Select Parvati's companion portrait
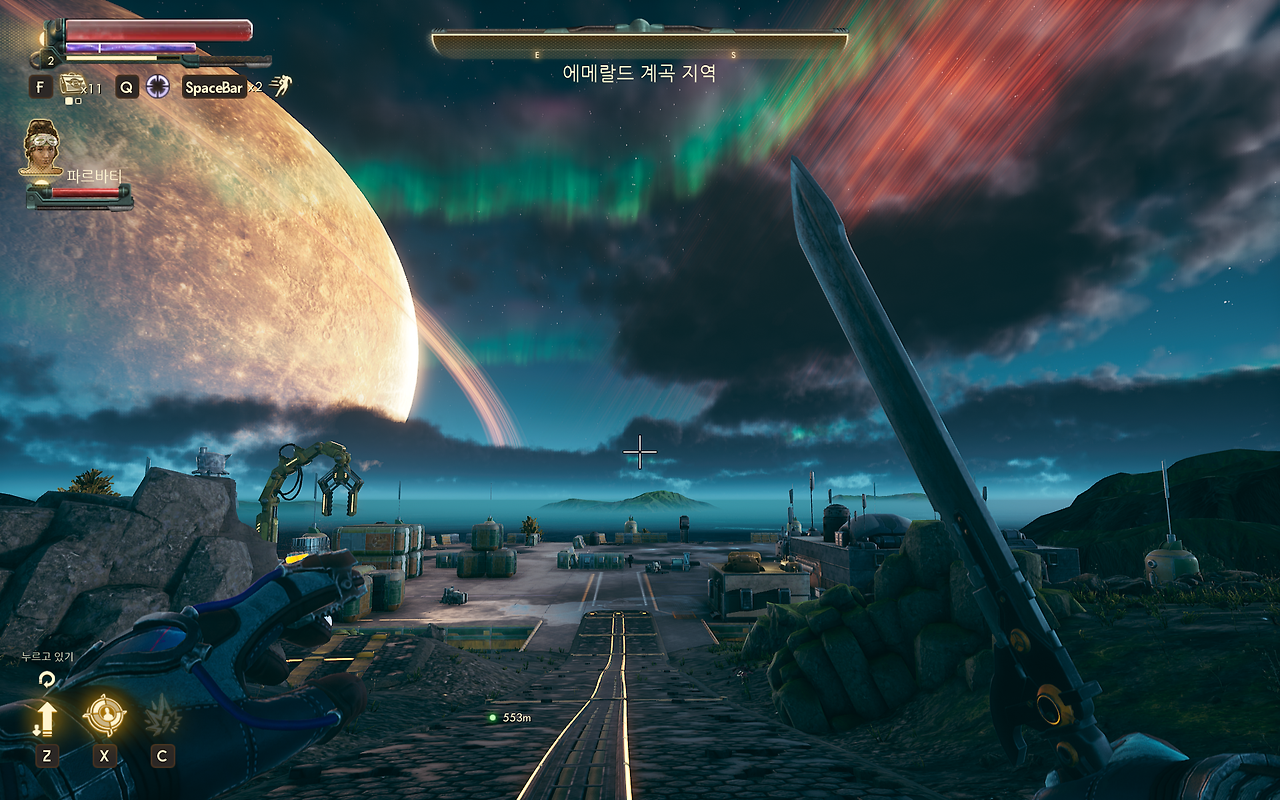 (x=43, y=147)
